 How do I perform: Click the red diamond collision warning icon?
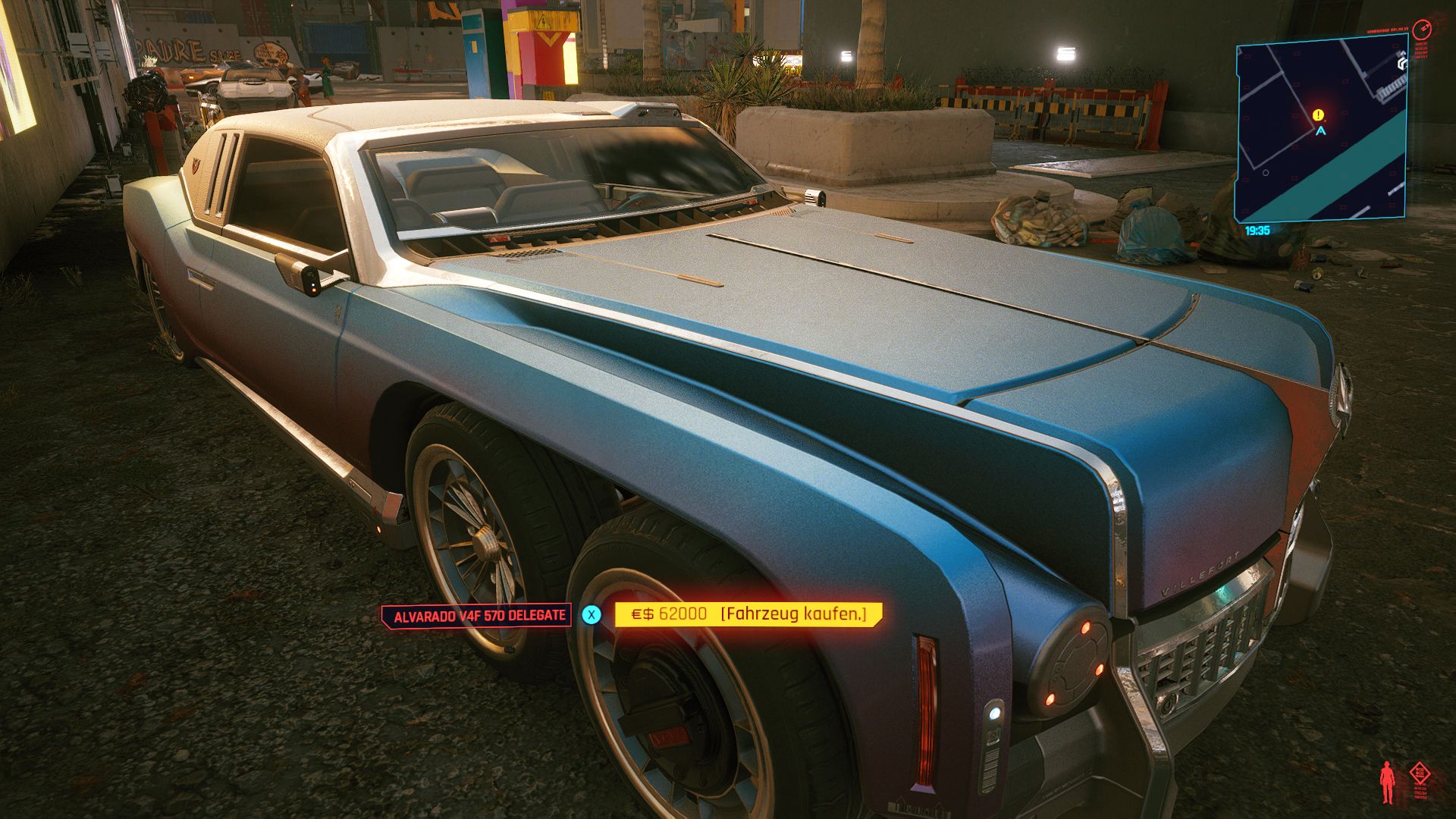click(x=1420, y=773)
